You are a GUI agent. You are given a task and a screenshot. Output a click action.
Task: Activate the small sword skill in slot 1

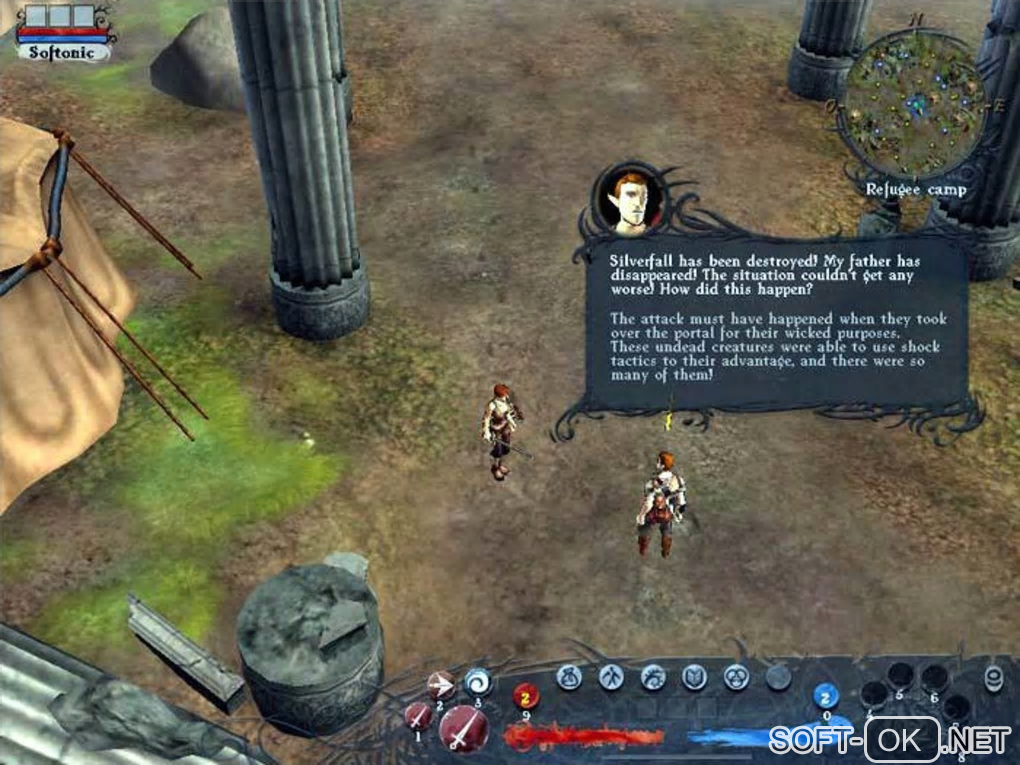point(418,716)
